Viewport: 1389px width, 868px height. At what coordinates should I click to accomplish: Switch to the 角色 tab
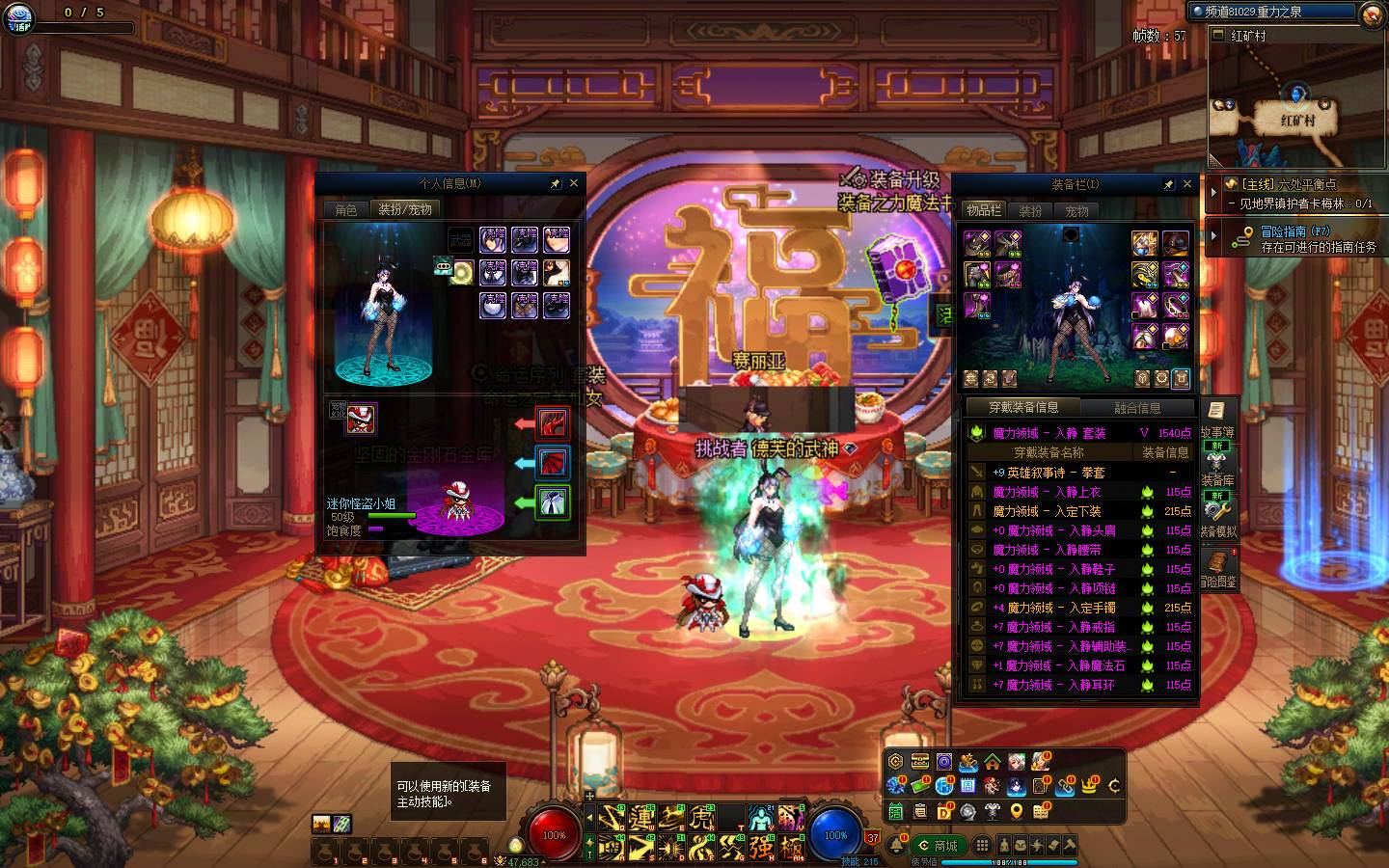pos(346,209)
